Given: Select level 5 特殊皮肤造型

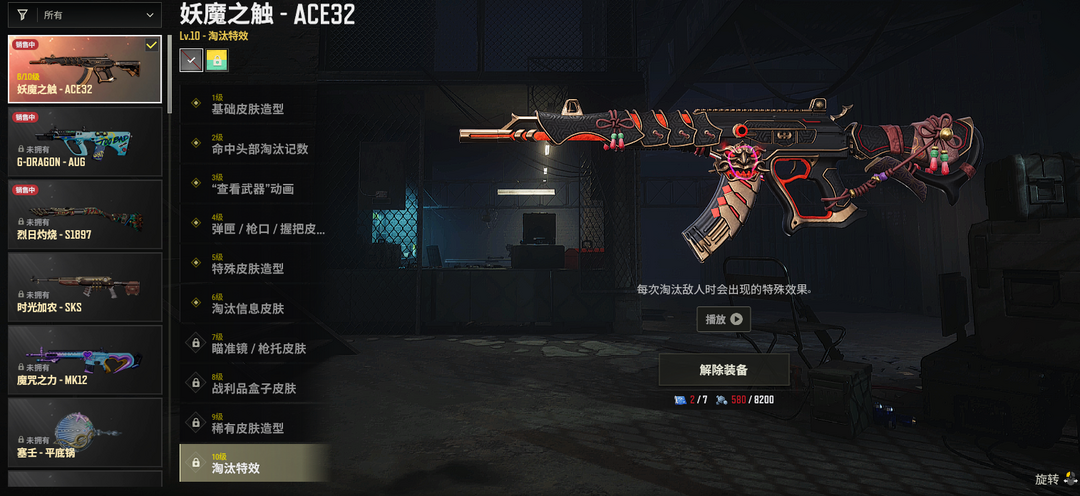Looking at the screenshot, I should pos(254,264).
